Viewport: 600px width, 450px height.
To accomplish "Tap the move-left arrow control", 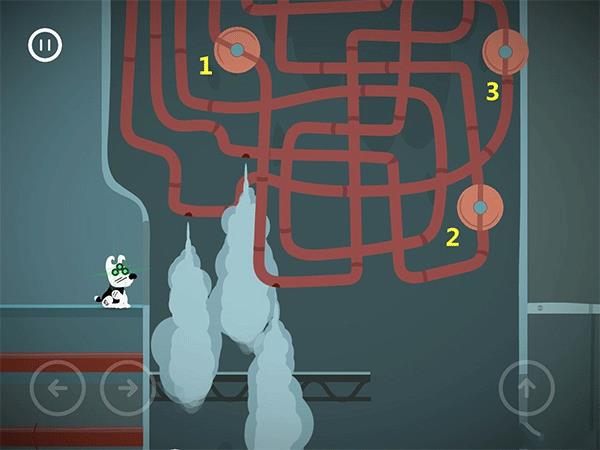I will coord(57,387).
